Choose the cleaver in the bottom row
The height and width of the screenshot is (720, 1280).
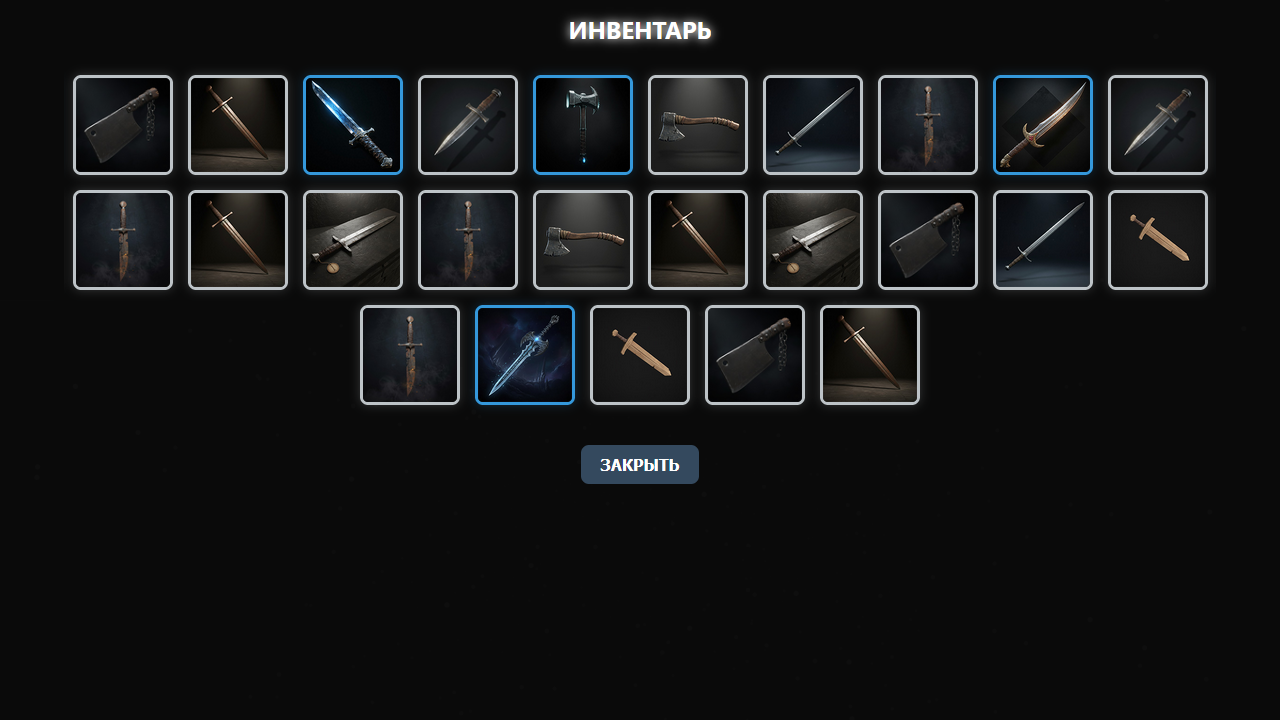755,354
